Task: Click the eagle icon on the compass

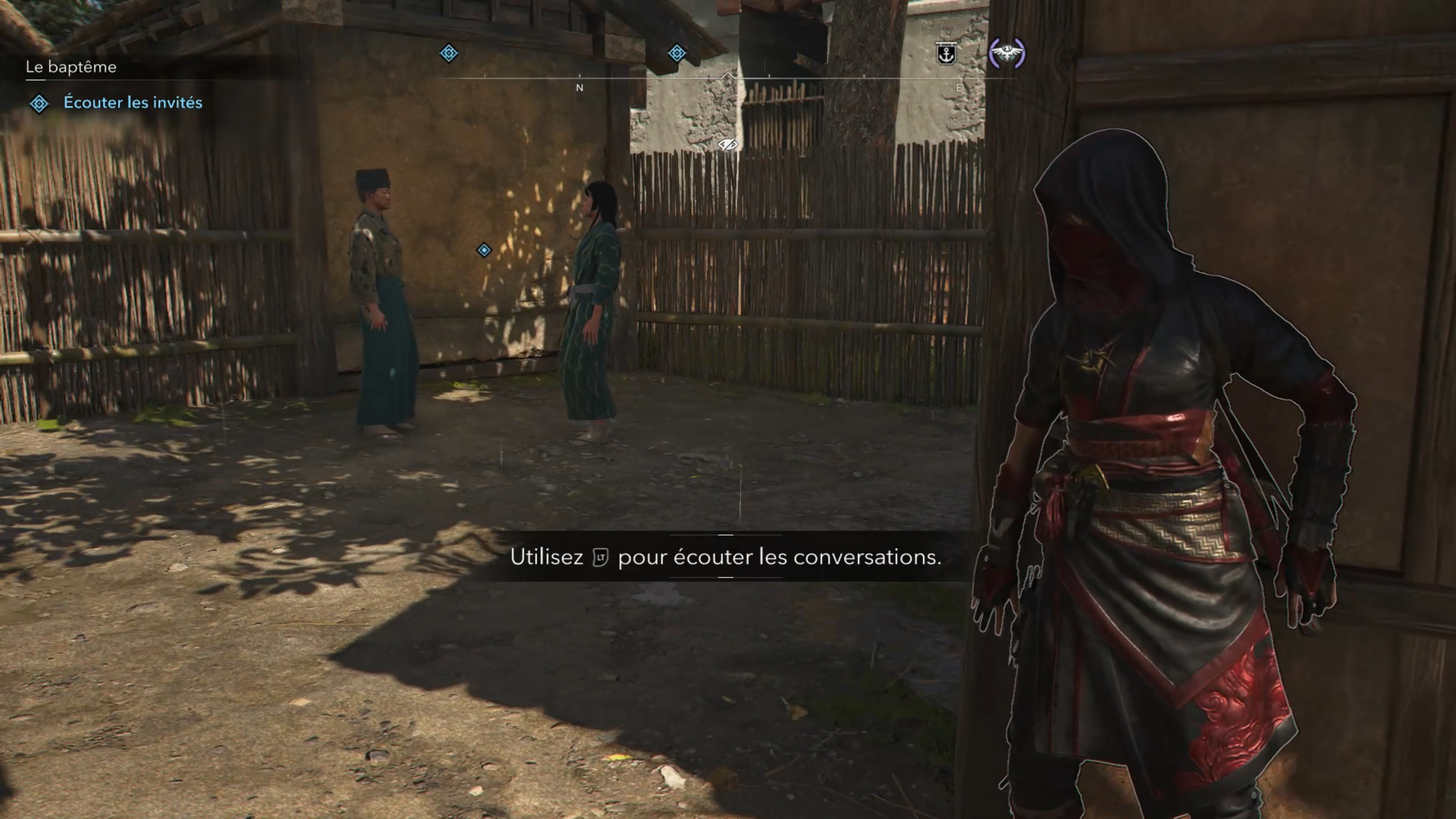Action: click(x=1007, y=53)
